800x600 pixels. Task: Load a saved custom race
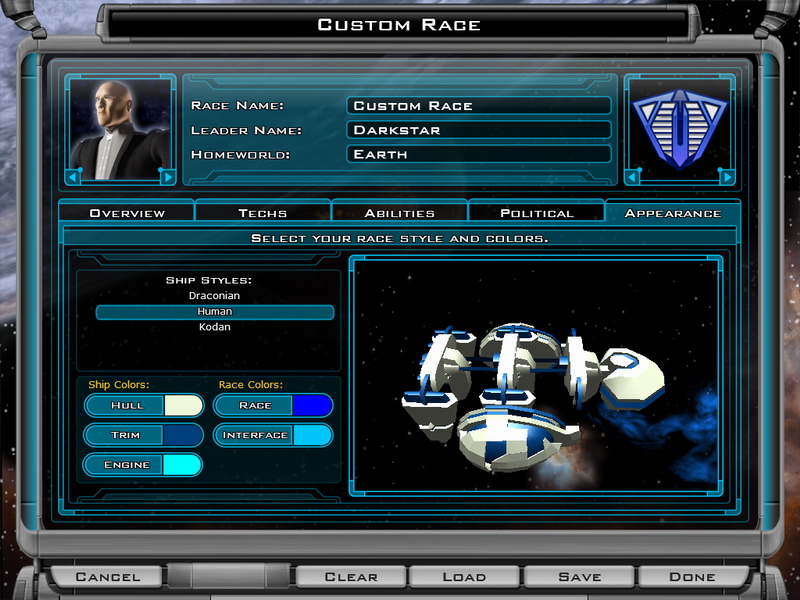pyautogui.click(x=465, y=577)
